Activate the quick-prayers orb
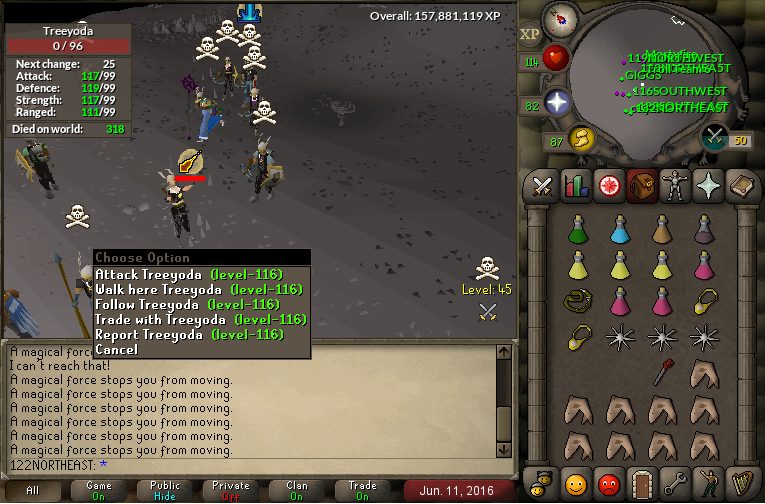The image size is (765, 504). point(557,103)
